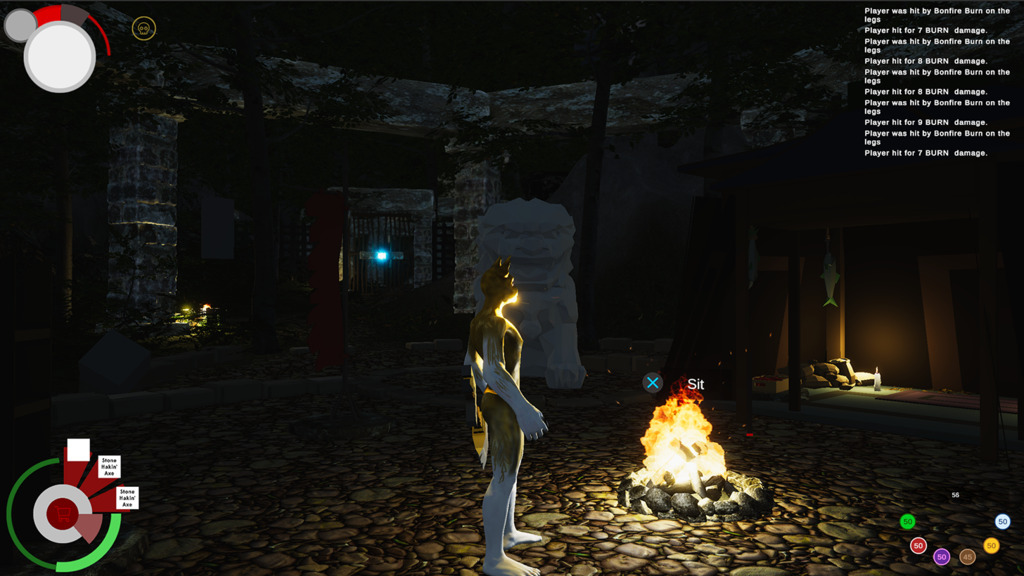
Task: Select the blank white item wheel slot
Action: (x=78, y=450)
